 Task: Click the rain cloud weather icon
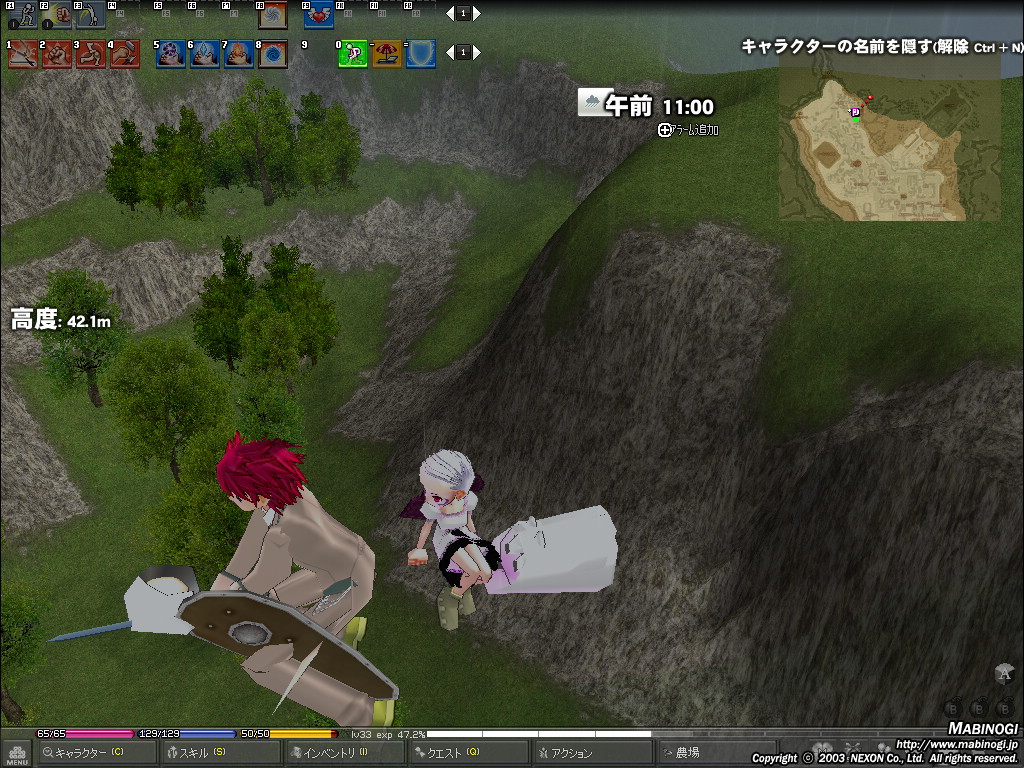click(x=590, y=102)
